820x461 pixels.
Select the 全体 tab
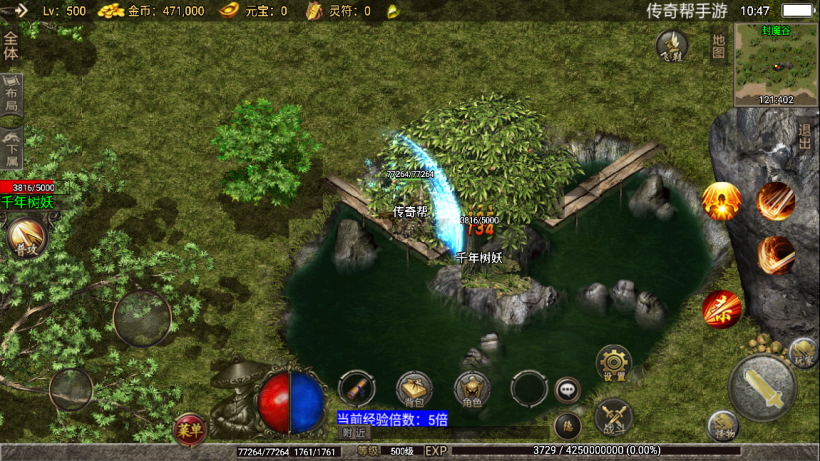coord(11,47)
